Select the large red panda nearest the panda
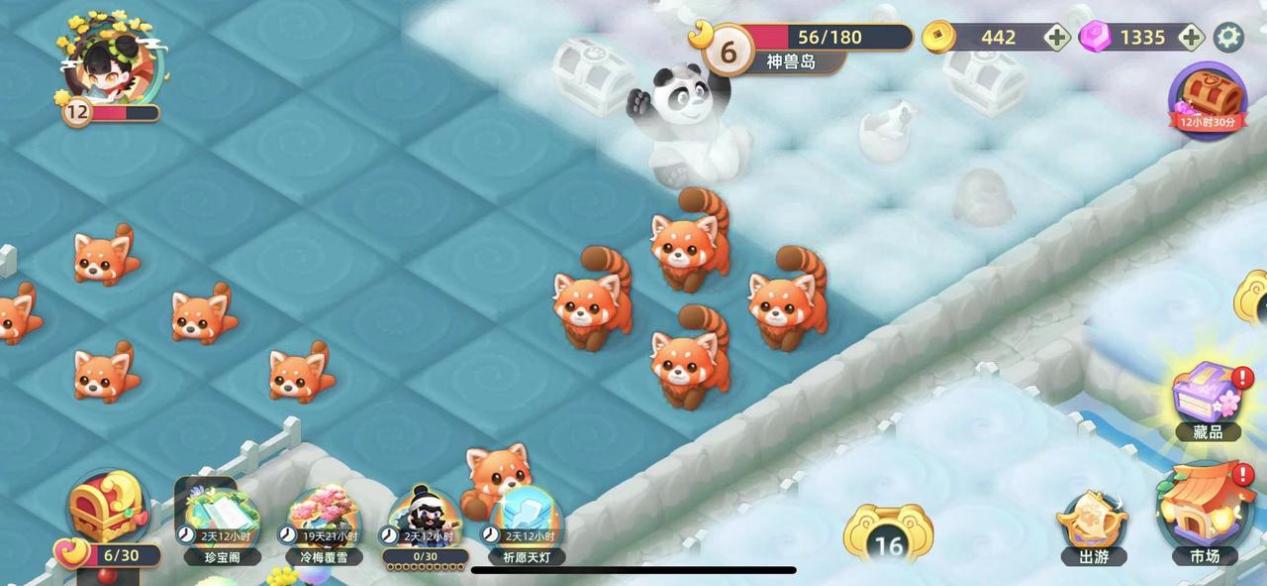1267x586 pixels. coord(689,242)
